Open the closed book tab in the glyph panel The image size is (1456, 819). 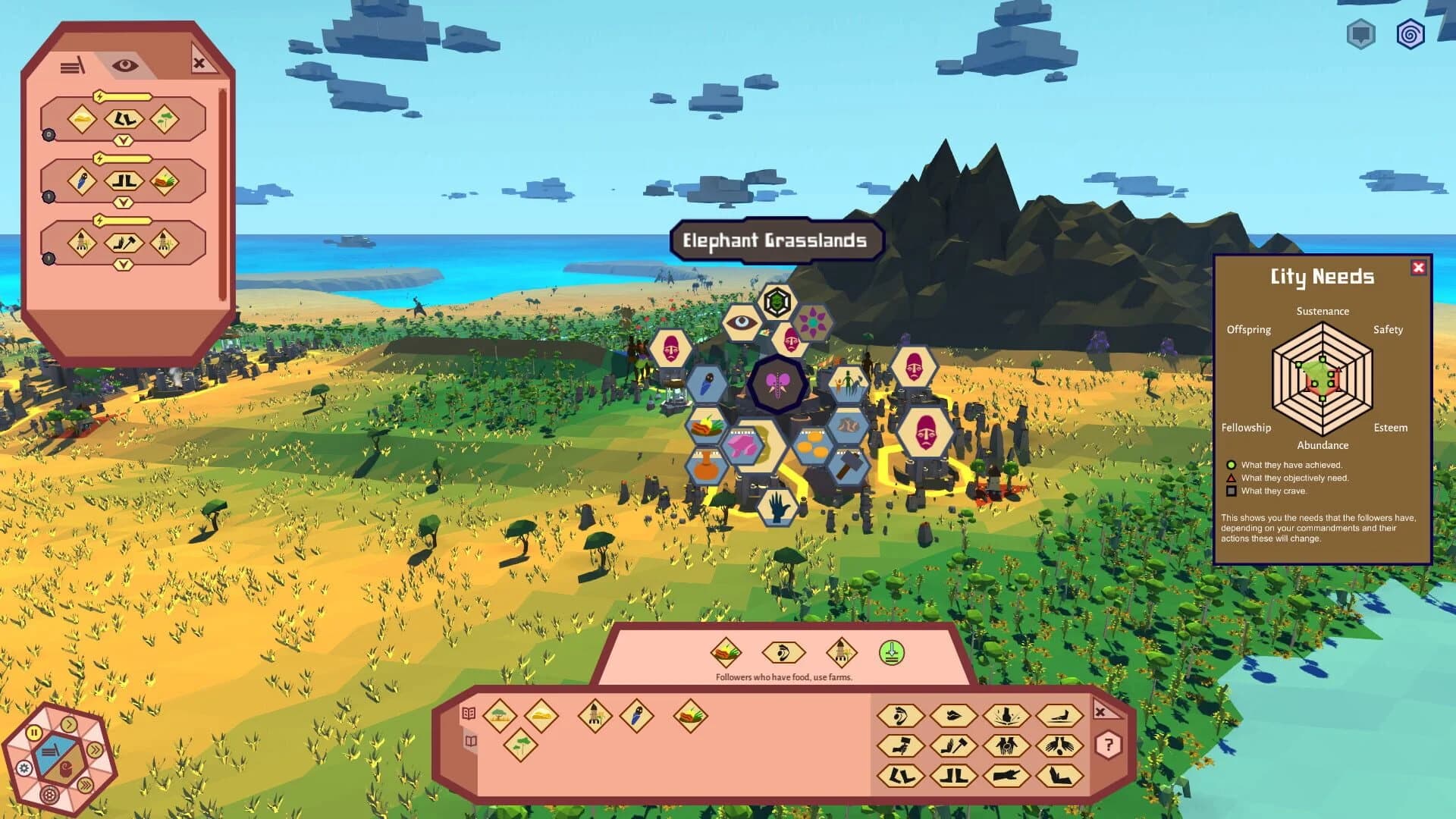coord(471,742)
